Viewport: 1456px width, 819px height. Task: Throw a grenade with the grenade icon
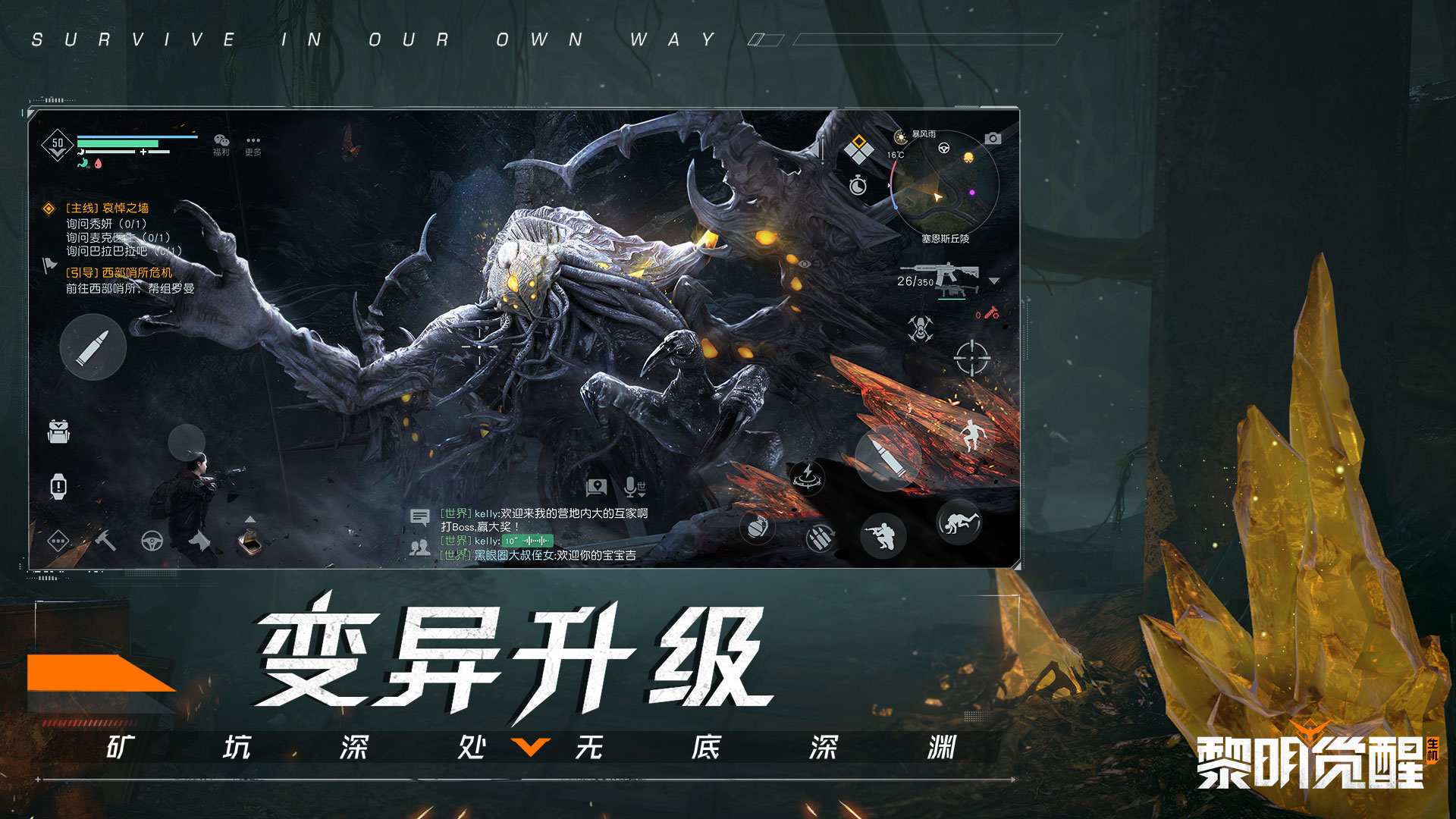click(x=758, y=529)
